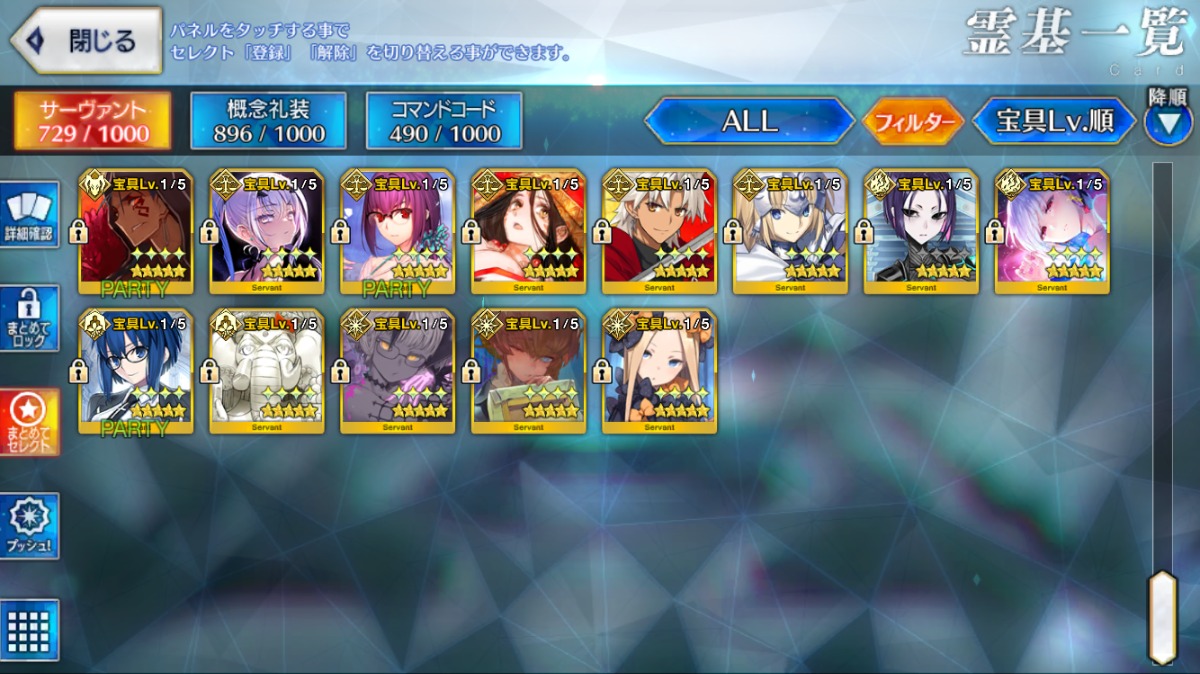Select the blue-haired glasses servant card
The height and width of the screenshot is (674, 1200).
click(x=136, y=371)
